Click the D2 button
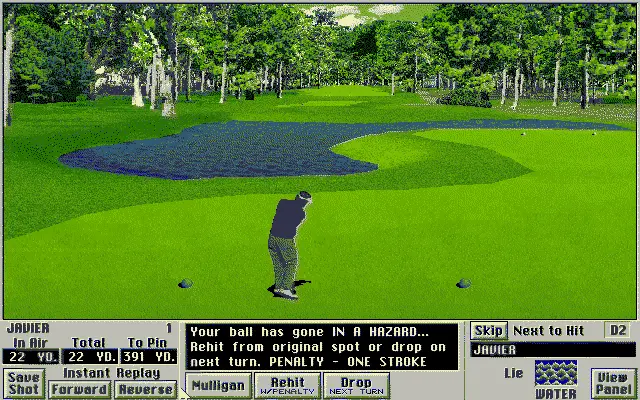The height and width of the screenshot is (400, 640). point(618,330)
